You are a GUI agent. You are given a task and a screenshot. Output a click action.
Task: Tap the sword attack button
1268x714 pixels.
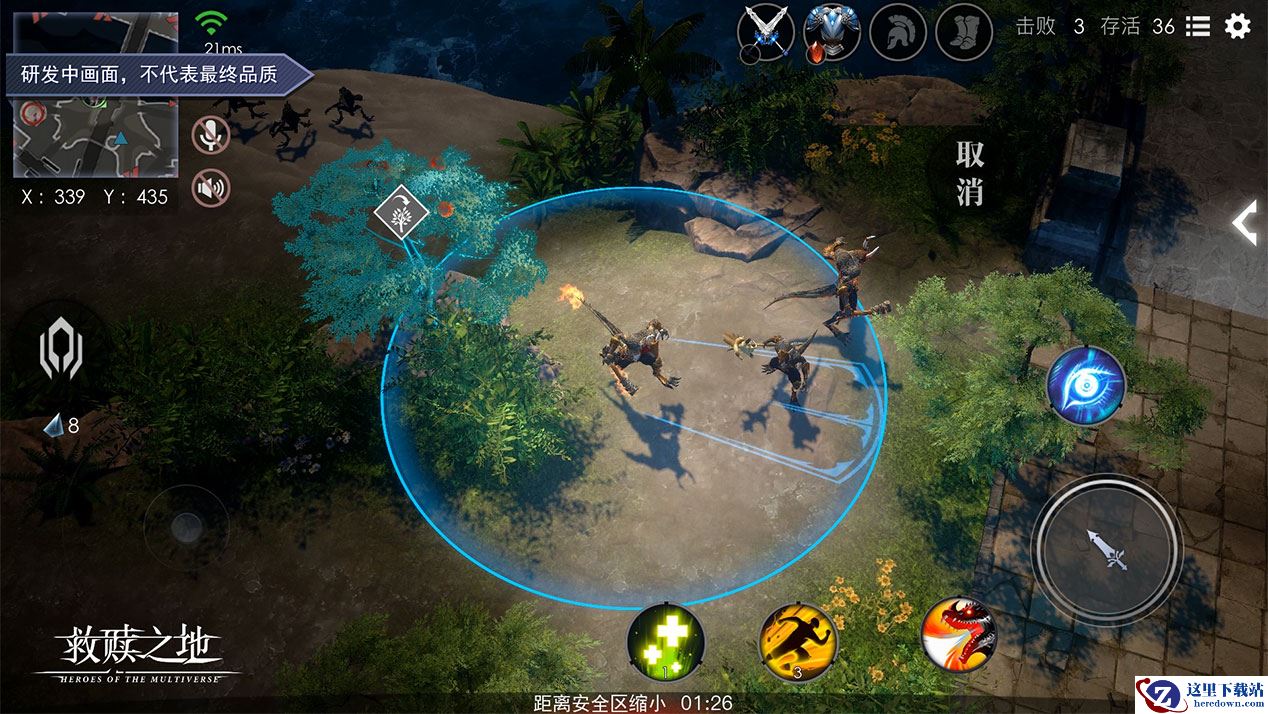(1107, 549)
